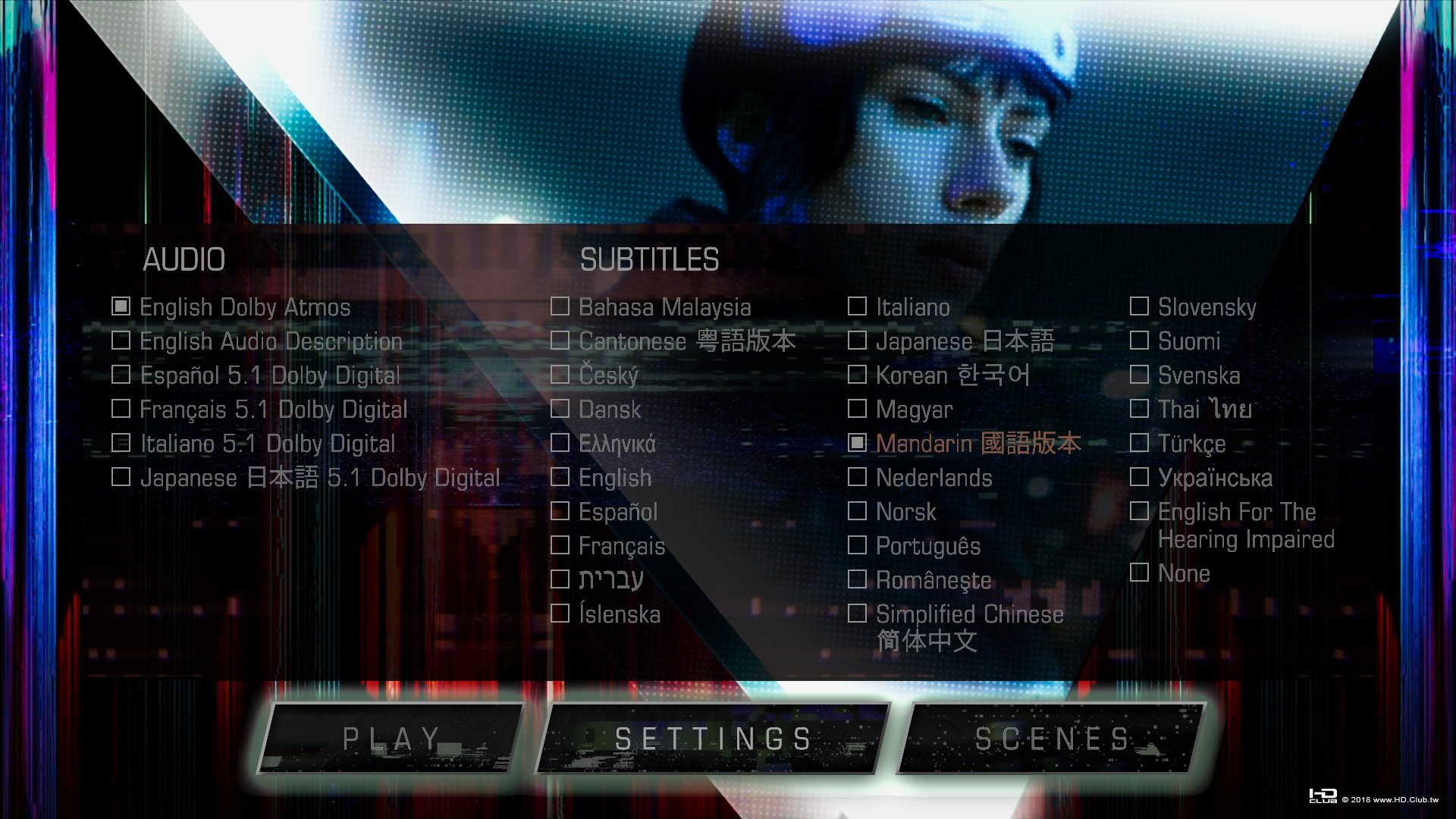Enable English Dolby Atmos audio
Image resolution: width=1456 pixels, height=819 pixels.
pos(244,306)
